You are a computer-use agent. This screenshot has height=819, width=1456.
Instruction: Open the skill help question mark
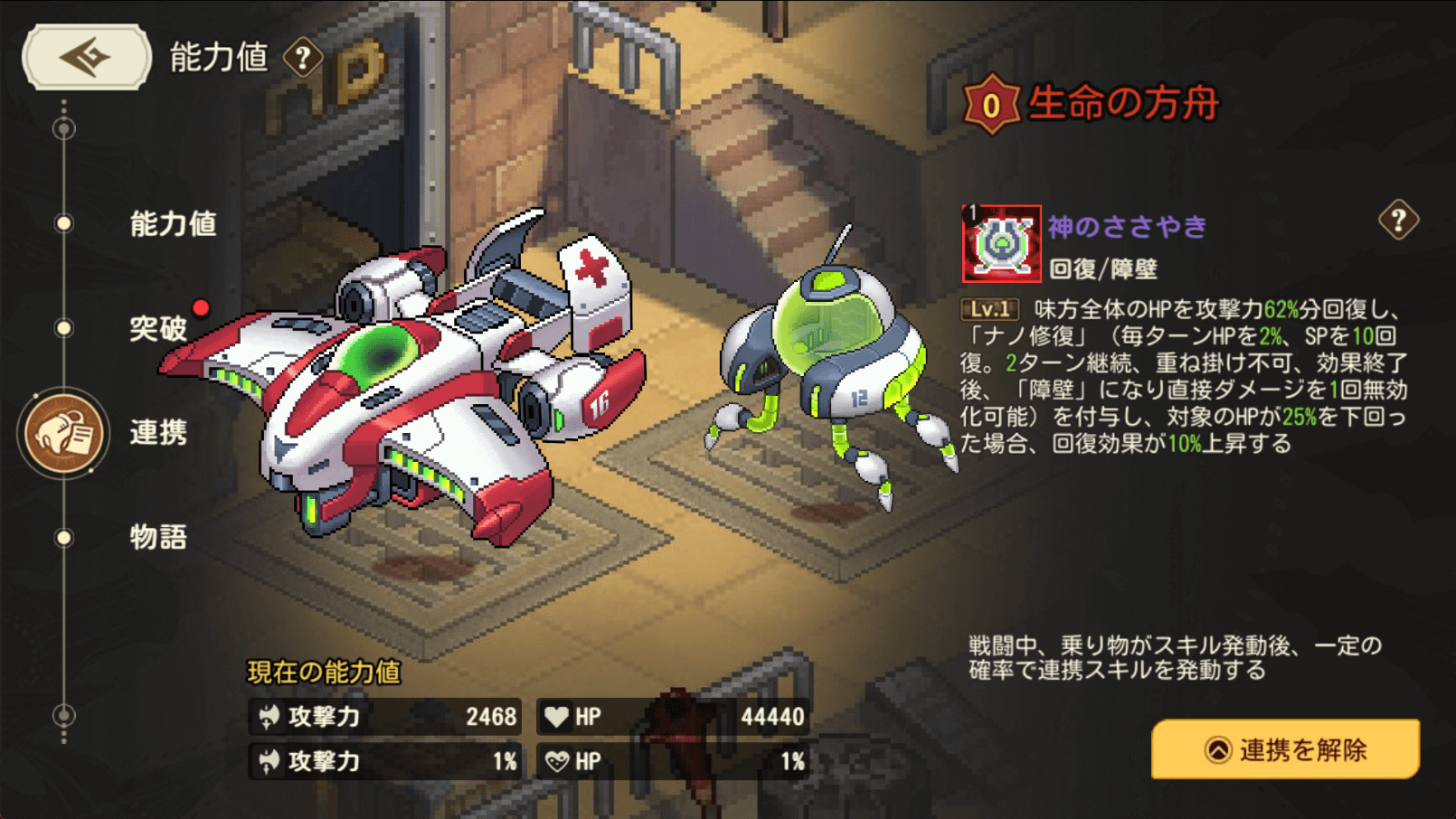click(x=1398, y=220)
